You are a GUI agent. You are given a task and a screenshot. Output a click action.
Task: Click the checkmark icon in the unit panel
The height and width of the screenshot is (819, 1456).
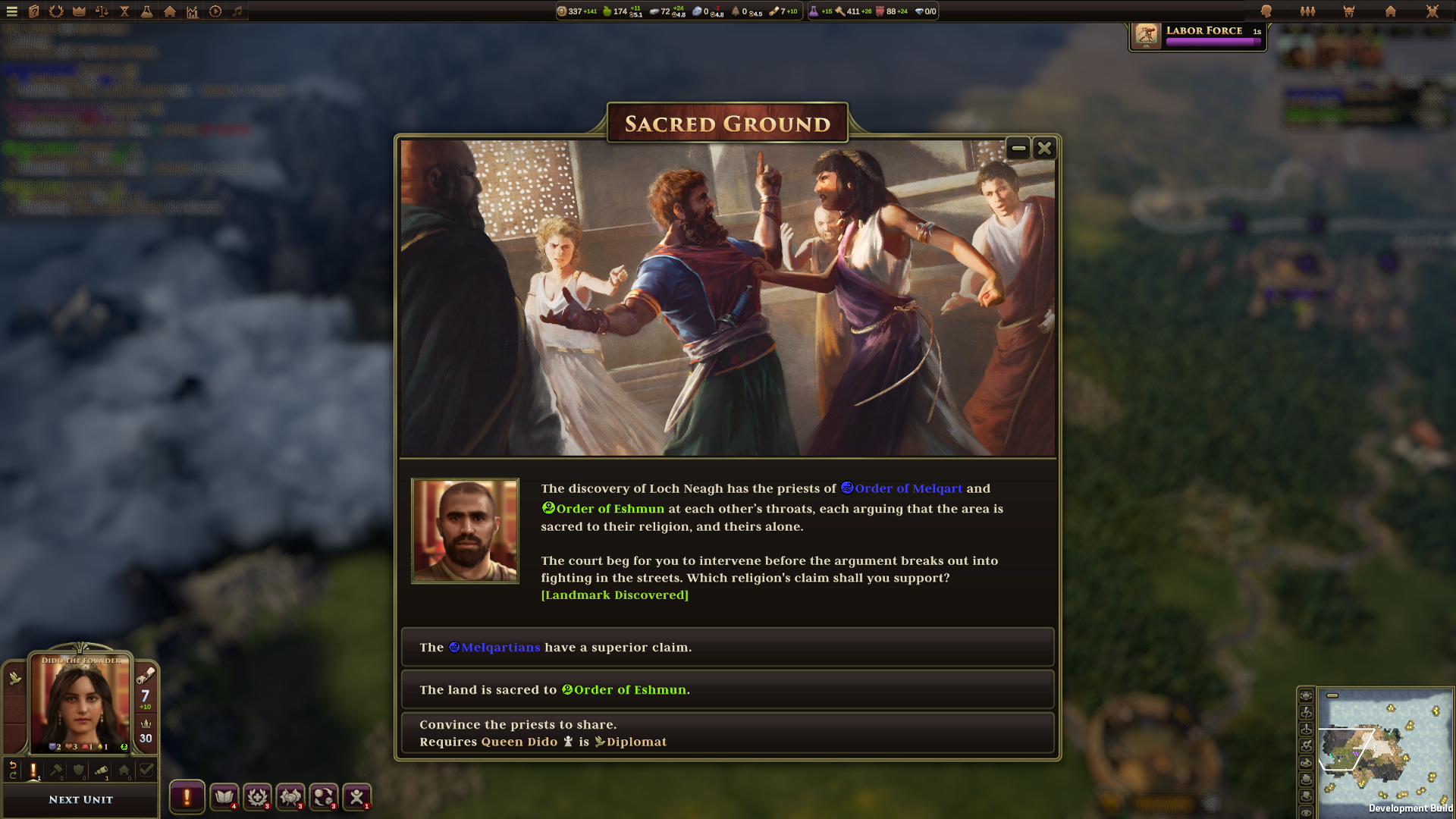pos(146,770)
